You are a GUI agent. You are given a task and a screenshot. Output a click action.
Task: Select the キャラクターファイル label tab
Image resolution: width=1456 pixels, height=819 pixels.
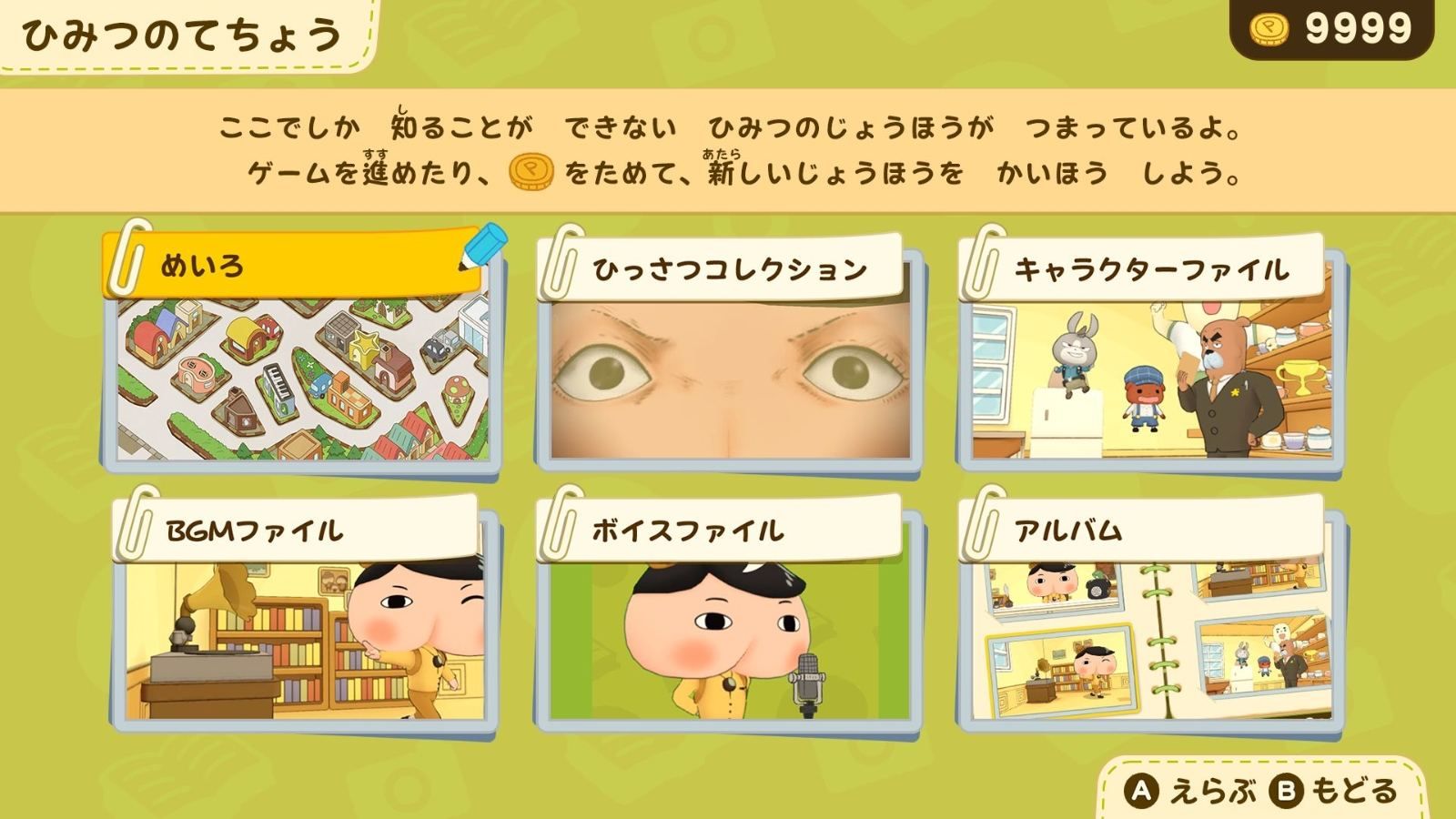click(1153, 268)
